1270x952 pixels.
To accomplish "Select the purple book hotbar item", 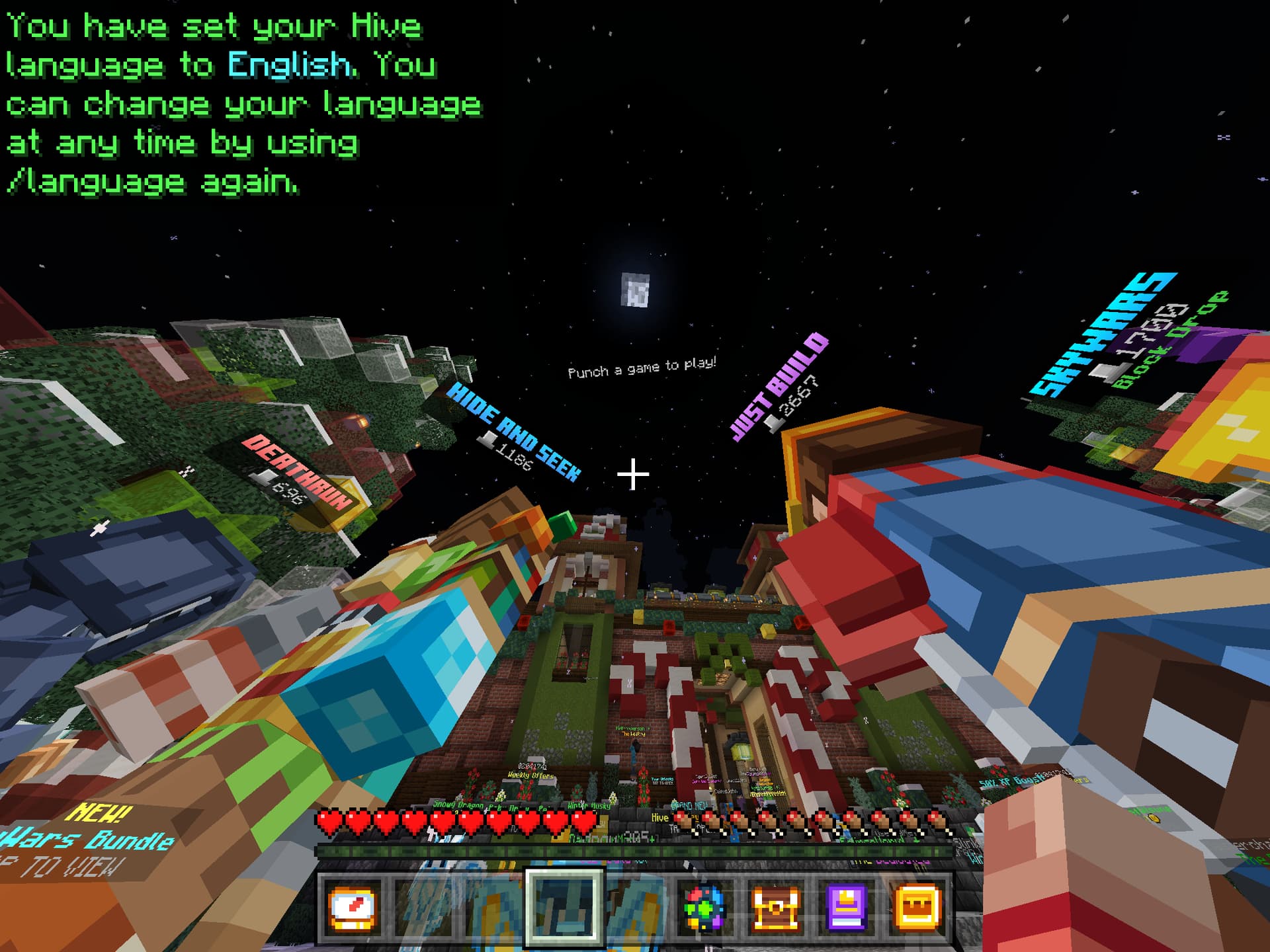I will tap(846, 908).
